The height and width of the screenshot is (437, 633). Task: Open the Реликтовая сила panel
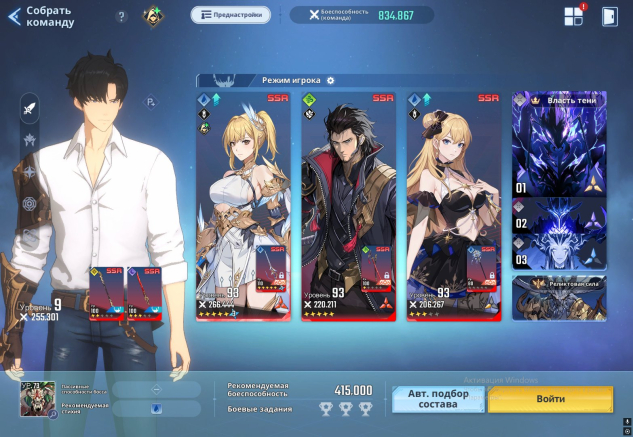[x=559, y=297]
